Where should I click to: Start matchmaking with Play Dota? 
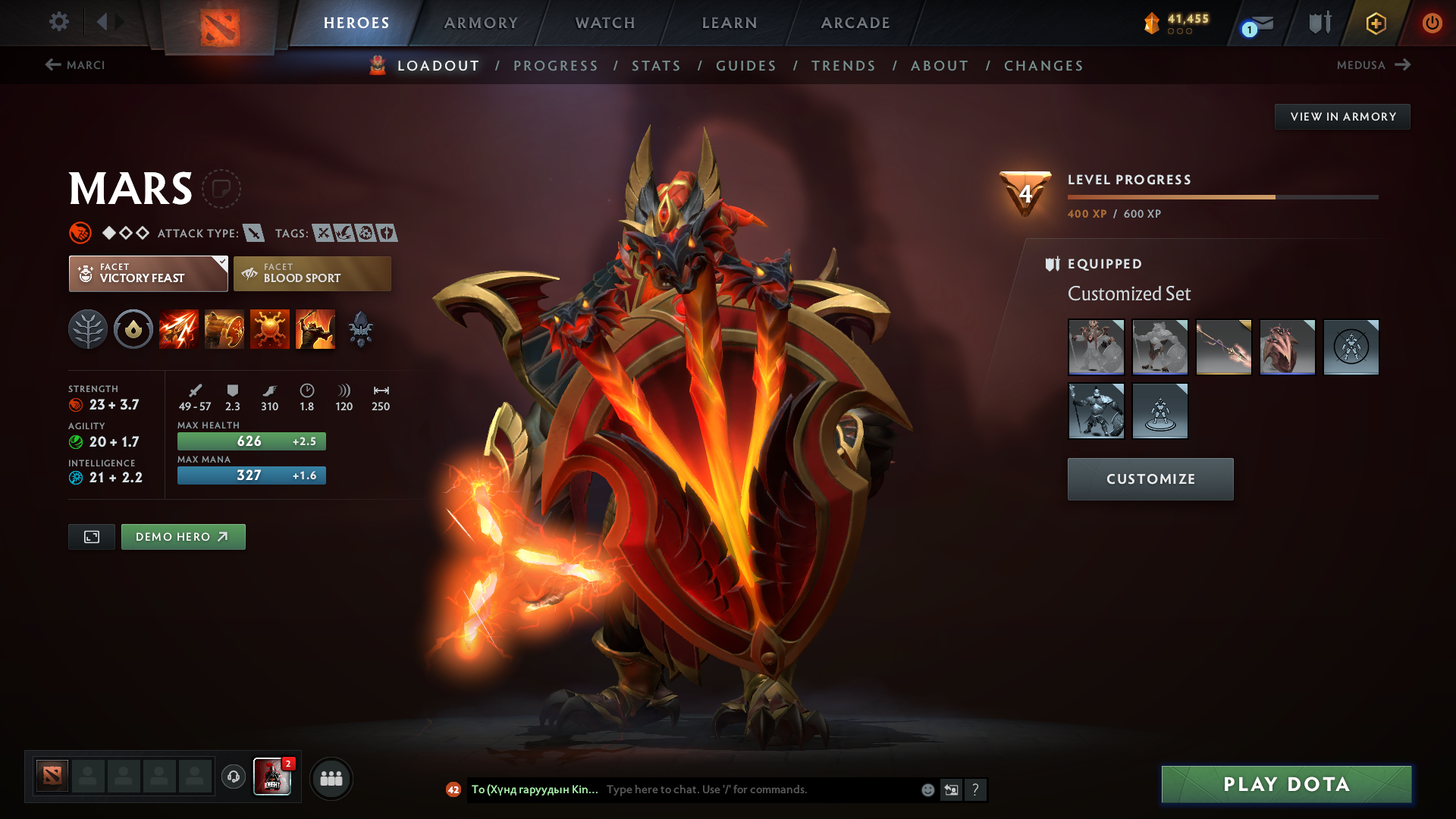click(1286, 784)
